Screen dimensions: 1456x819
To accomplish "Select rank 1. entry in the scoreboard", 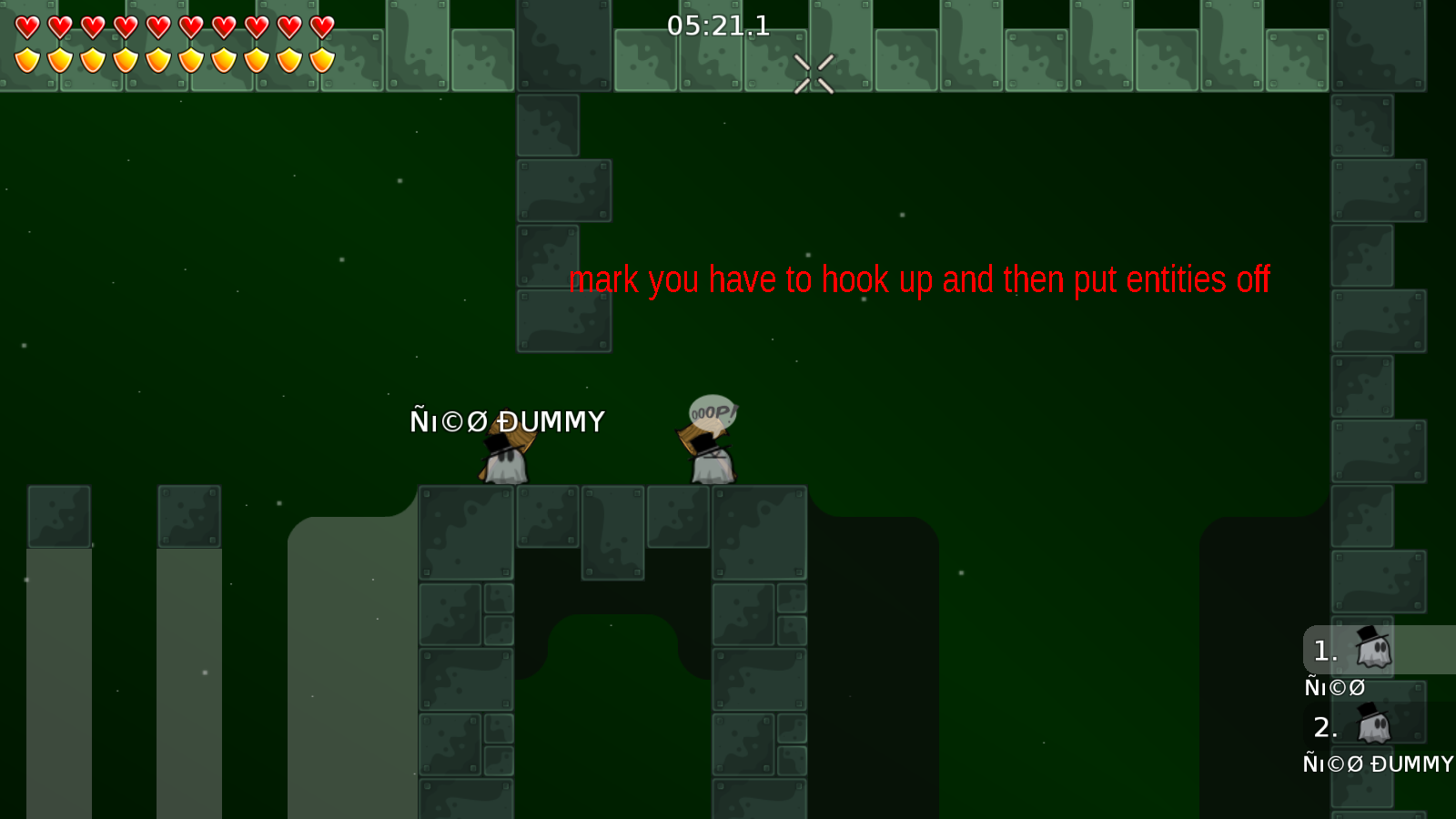I will tap(1326, 652).
